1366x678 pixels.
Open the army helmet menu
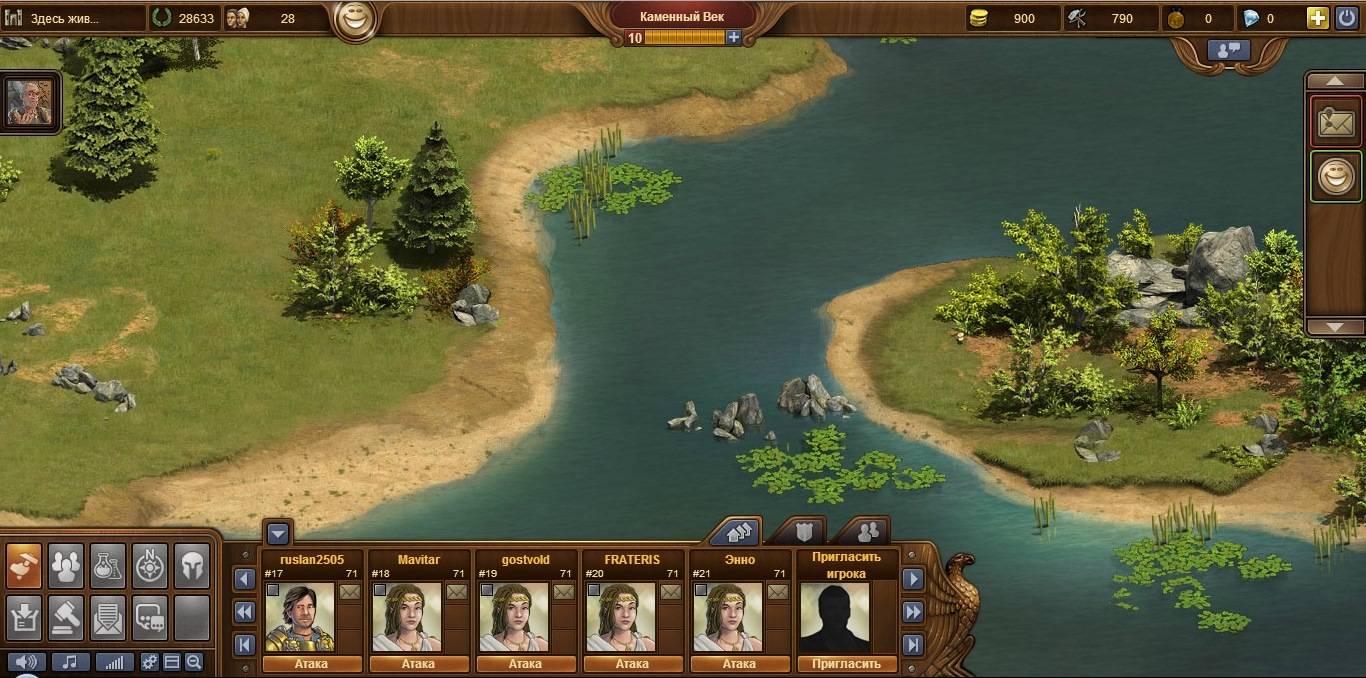192,567
